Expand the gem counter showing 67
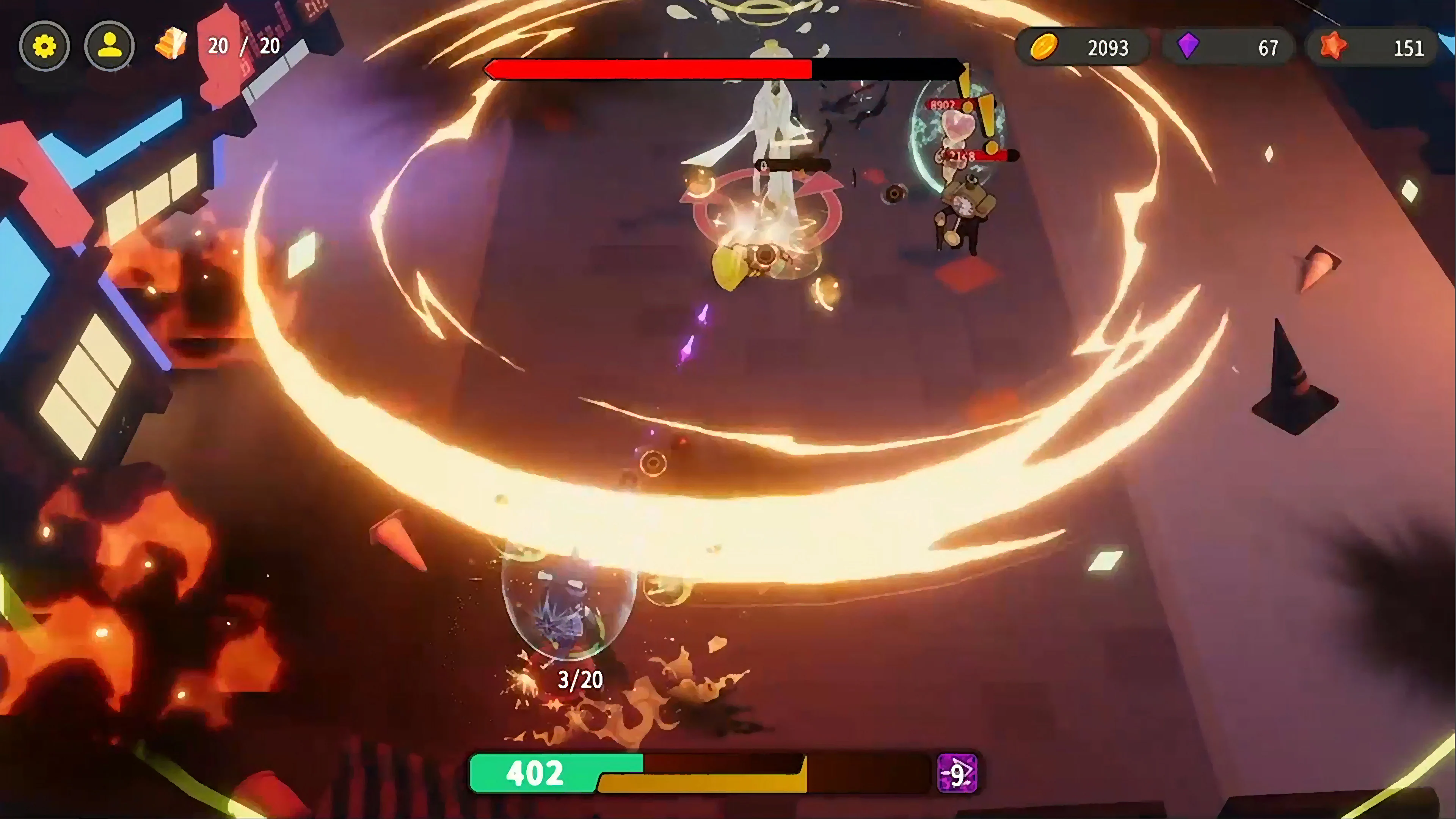Viewport: 1456px width, 819px height. coord(1266,47)
